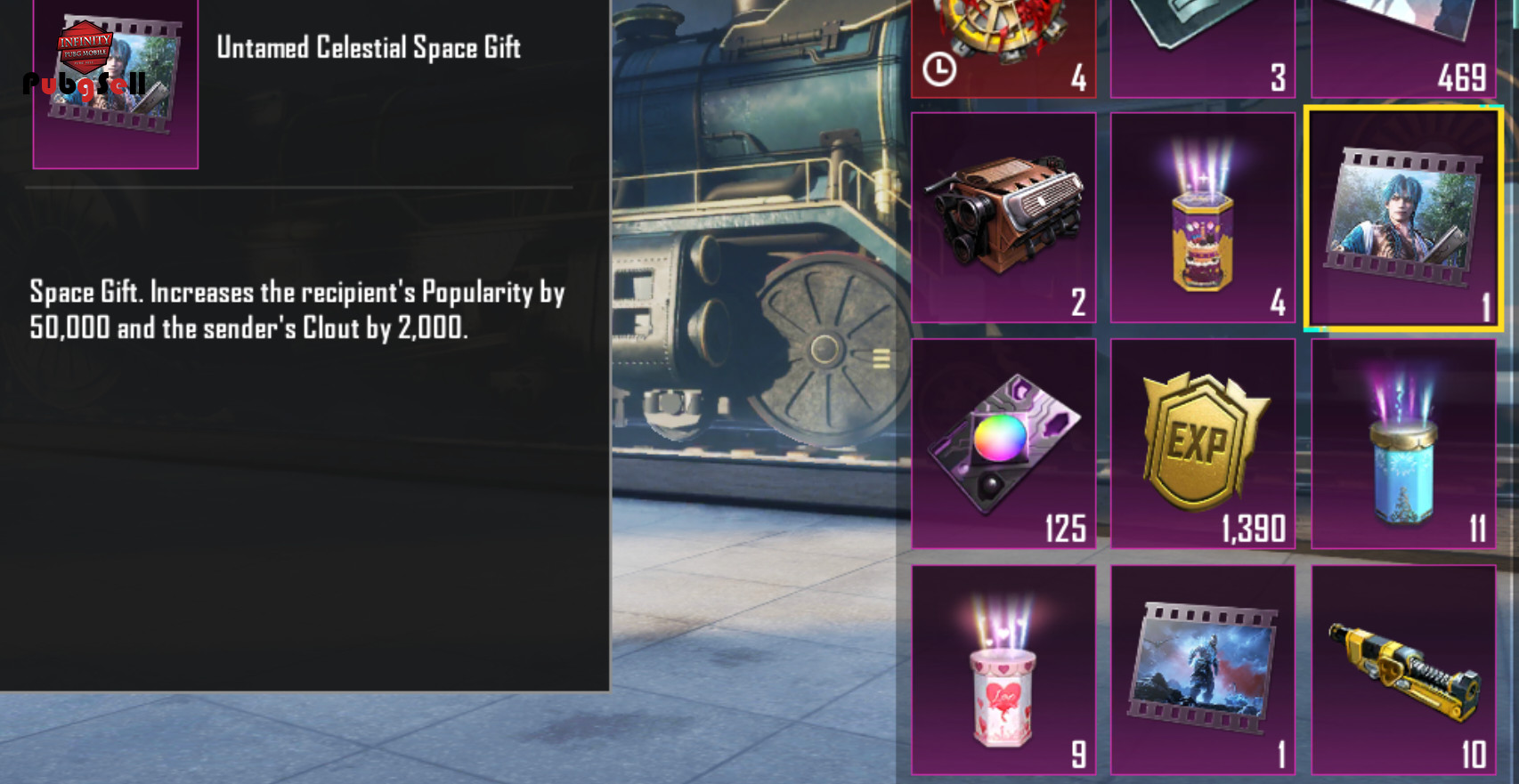Select the golden gun part item slot
Screen dimensions: 1519x784
(x=1403, y=669)
